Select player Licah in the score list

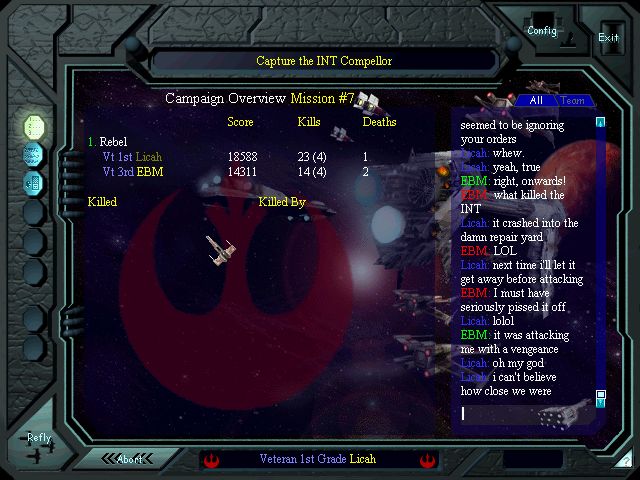coord(149,157)
